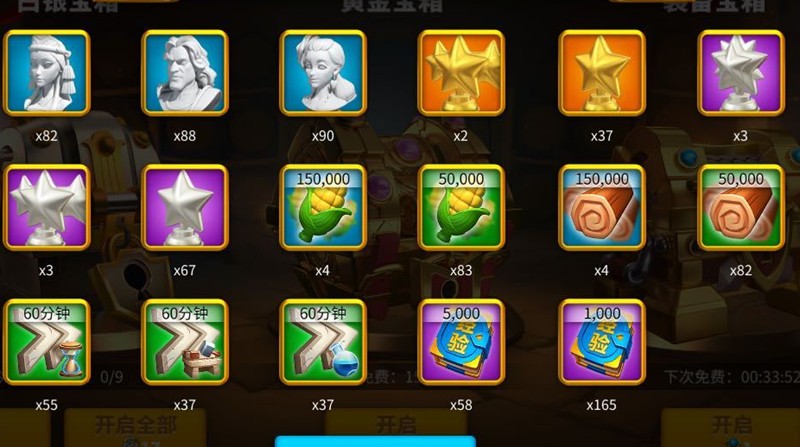Viewport: 800px width, 447px height.
Task: Tap the triple gold star trophy
Action: pos(461,72)
